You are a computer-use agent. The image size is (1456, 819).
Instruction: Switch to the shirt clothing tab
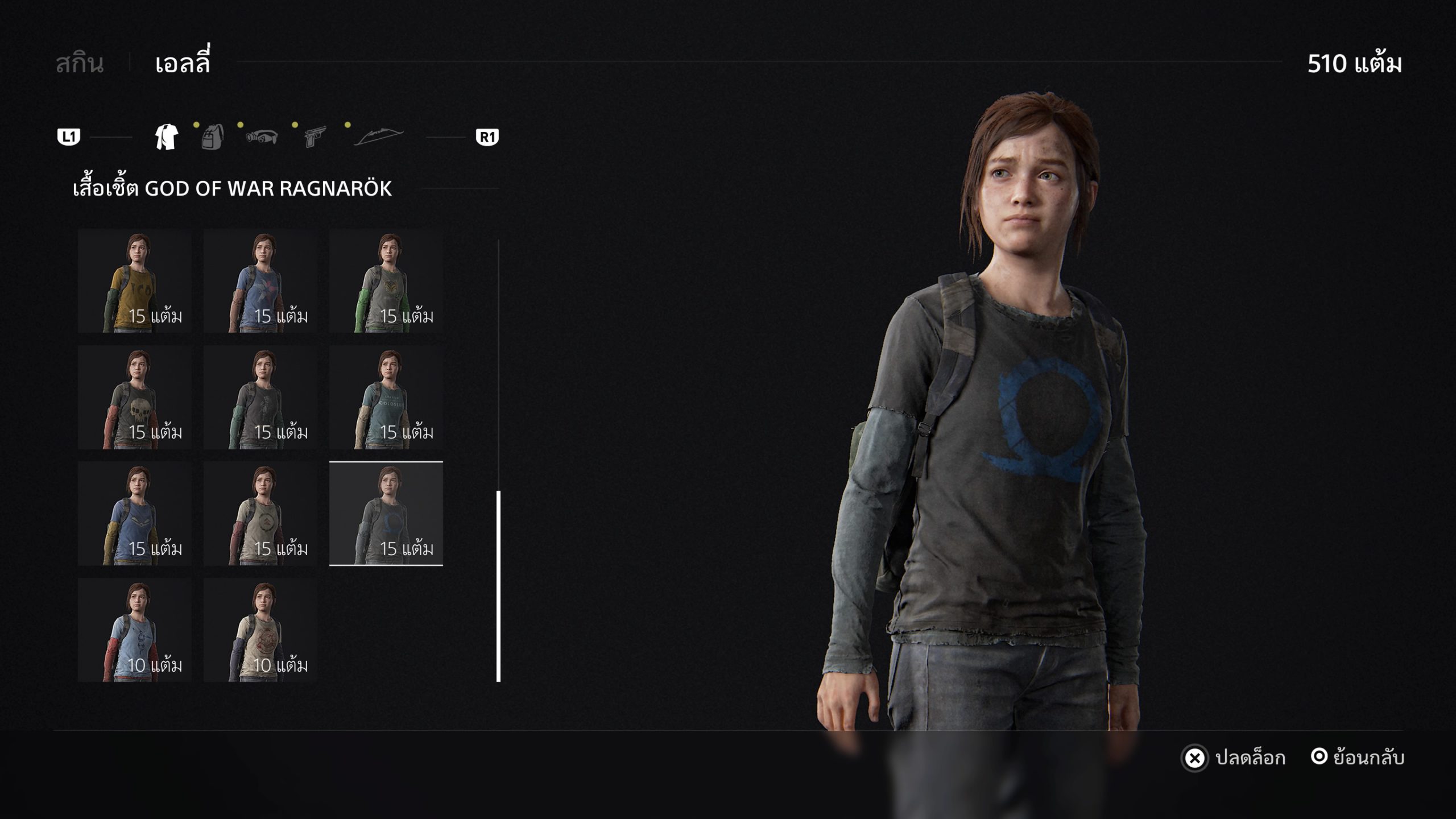pyautogui.click(x=167, y=137)
